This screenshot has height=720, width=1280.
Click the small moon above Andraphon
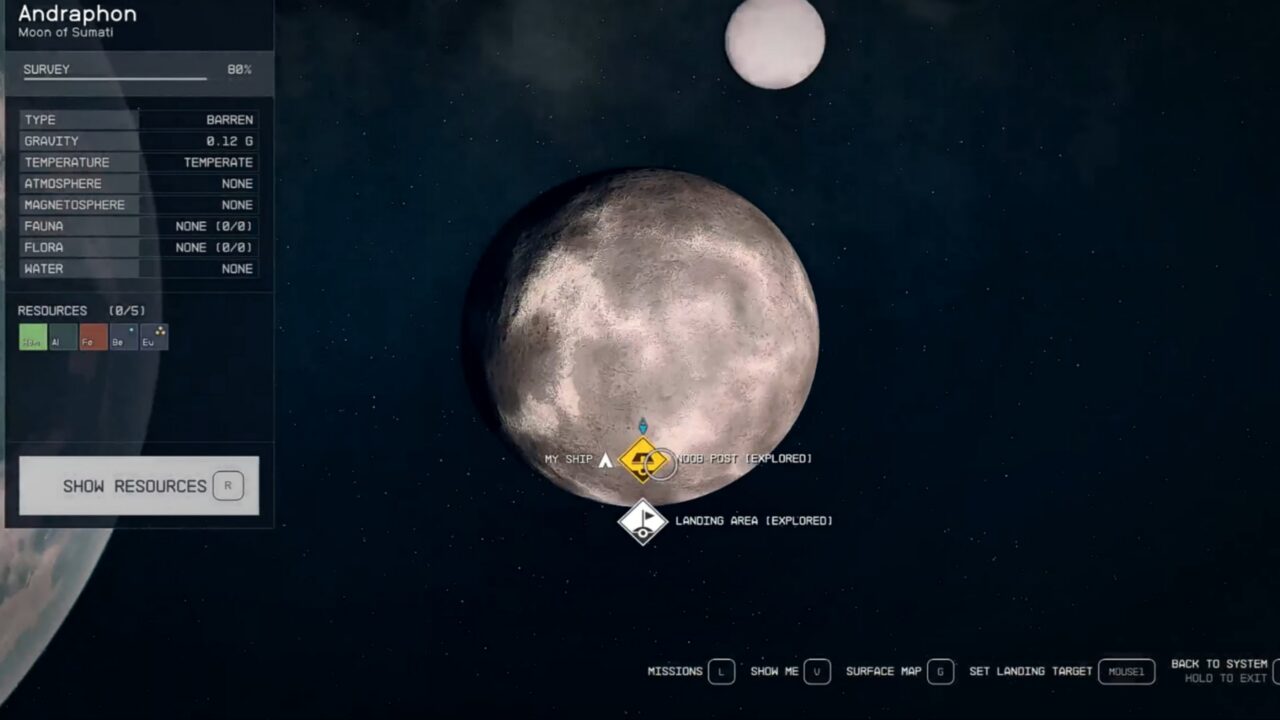tap(775, 42)
